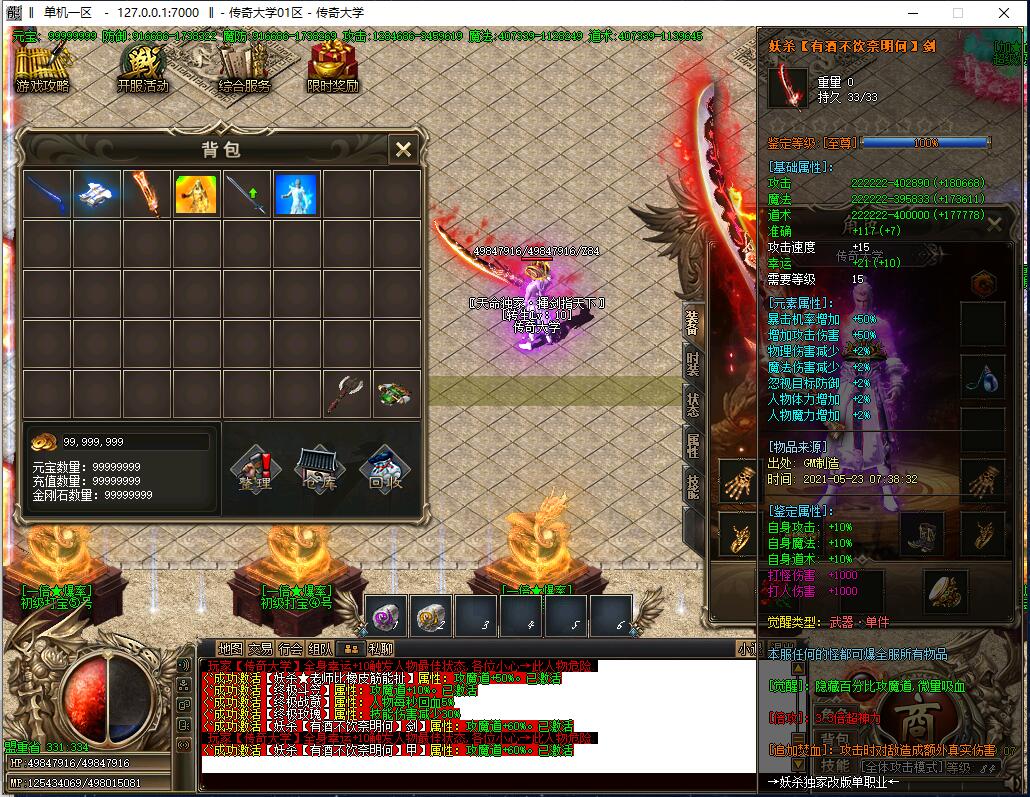Switch to the 地图 map chat tab

click(231, 648)
